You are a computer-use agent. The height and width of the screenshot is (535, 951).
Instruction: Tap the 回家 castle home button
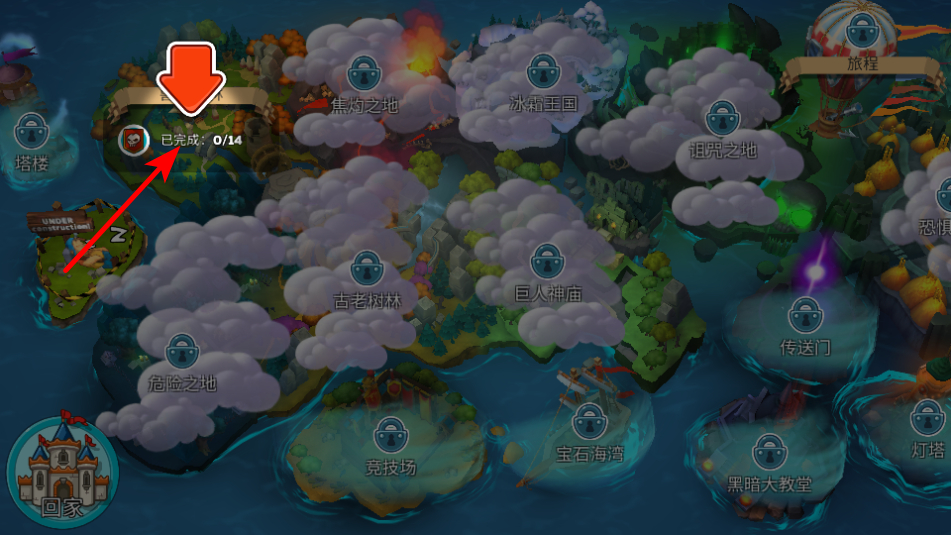tap(61, 469)
